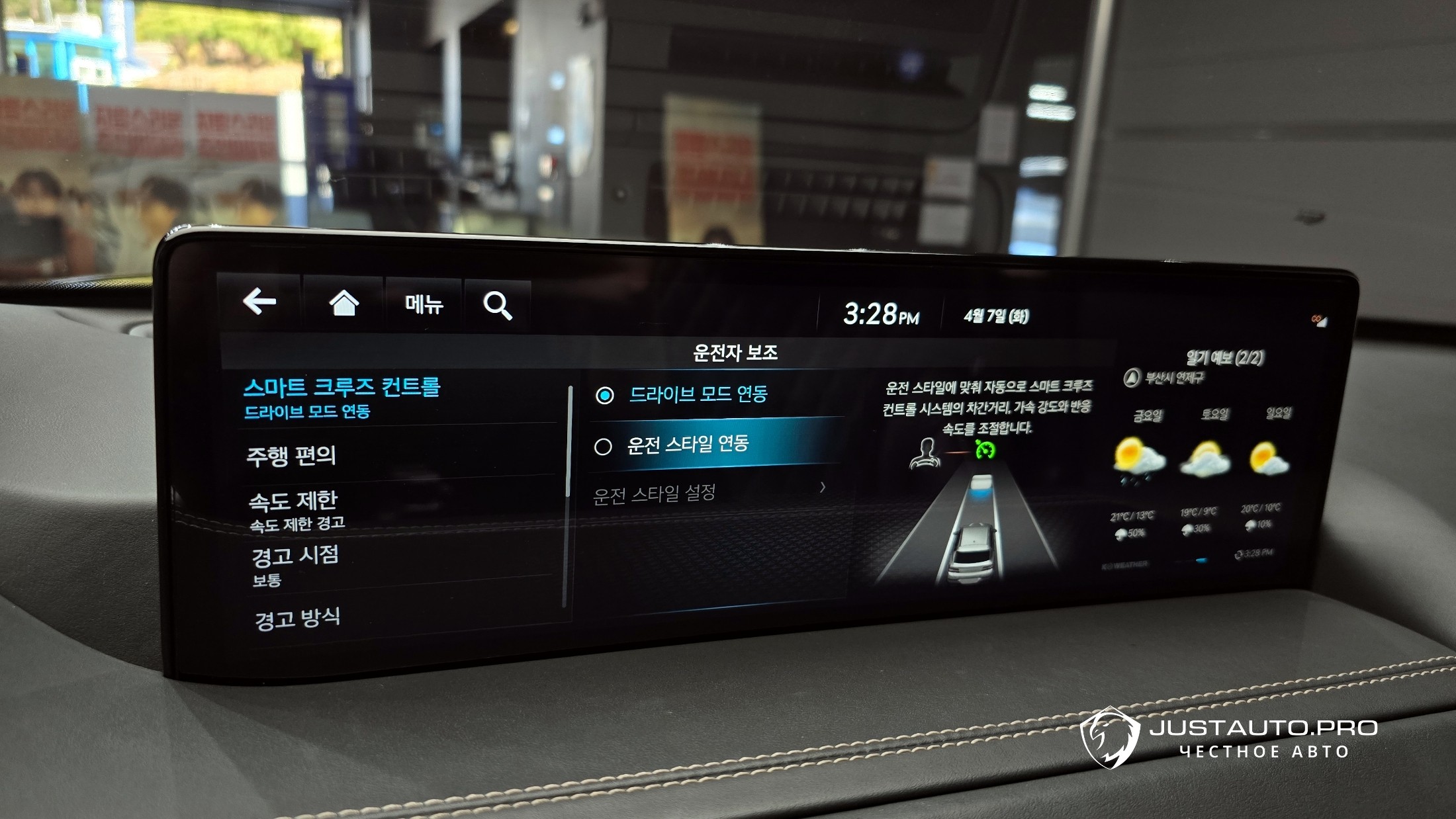
Task: Choose 운전 스타일 연동 radio option
Action: pyautogui.click(x=688, y=444)
